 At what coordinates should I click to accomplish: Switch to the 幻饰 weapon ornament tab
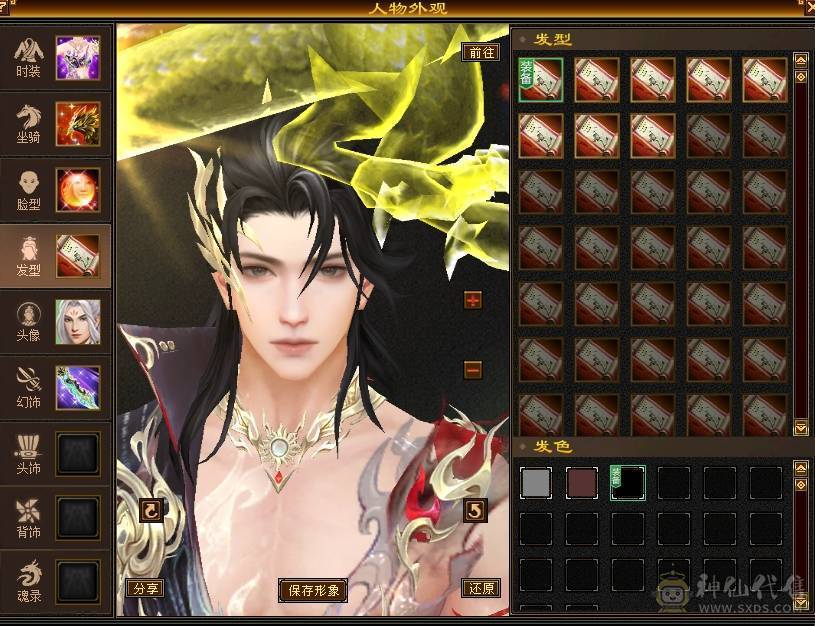55,388
